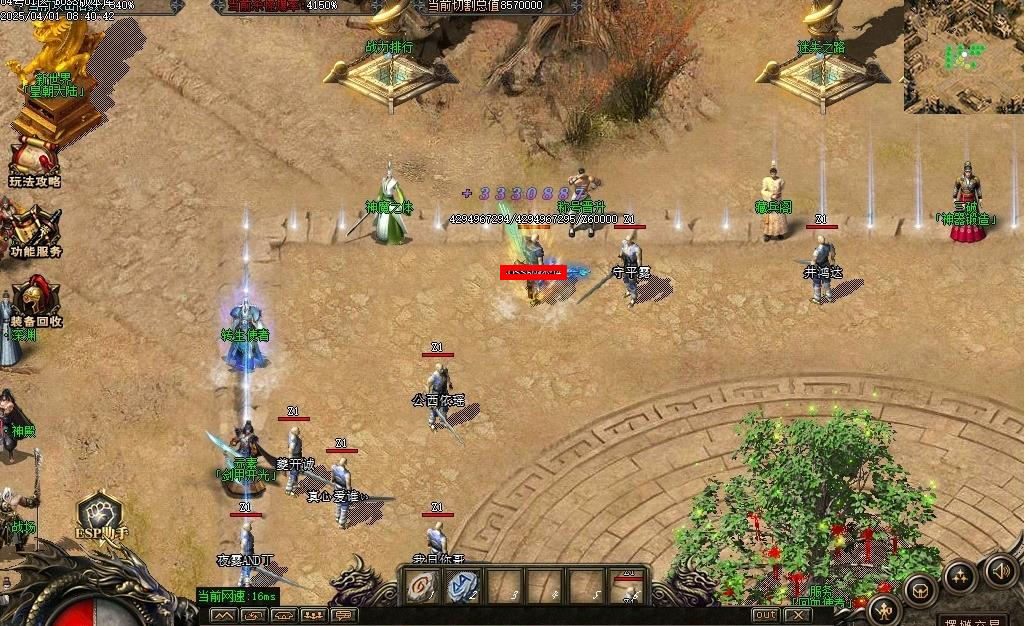Click the out button on the bottom bar
The height and width of the screenshot is (626, 1029).
coord(766,615)
